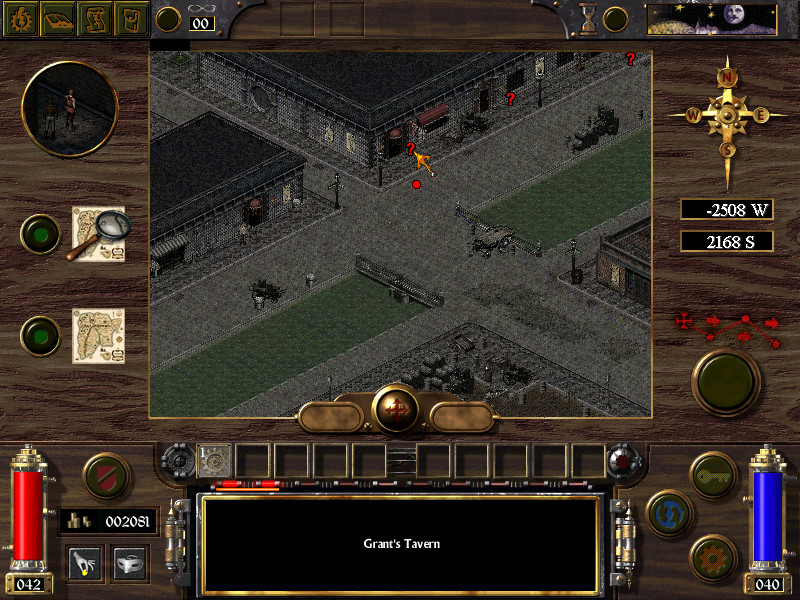Click the key button in the bottom-right panel
The height and width of the screenshot is (600, 800).
(713, 472)
